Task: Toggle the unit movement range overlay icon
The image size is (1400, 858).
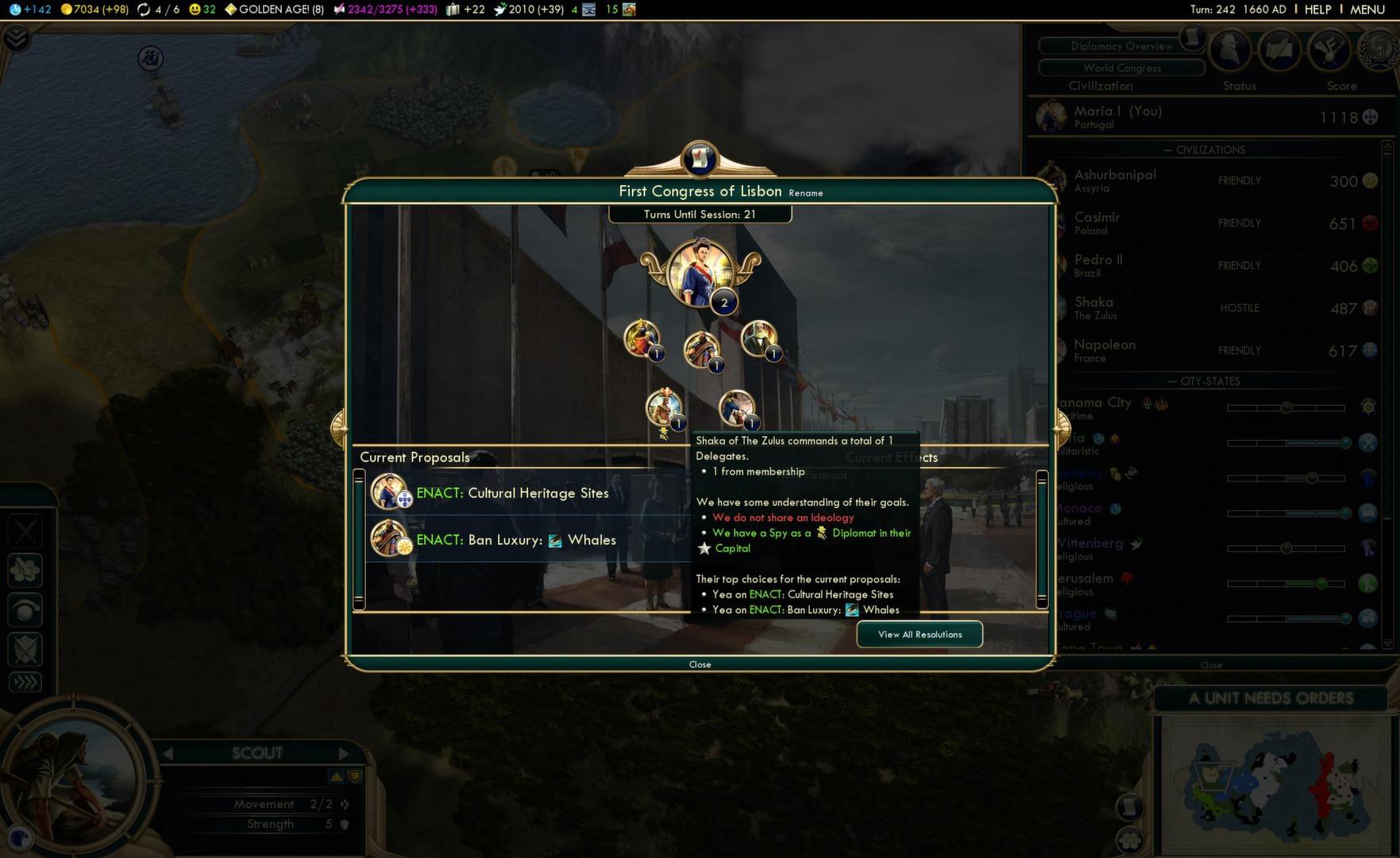Action: click(x=25, y=570)
